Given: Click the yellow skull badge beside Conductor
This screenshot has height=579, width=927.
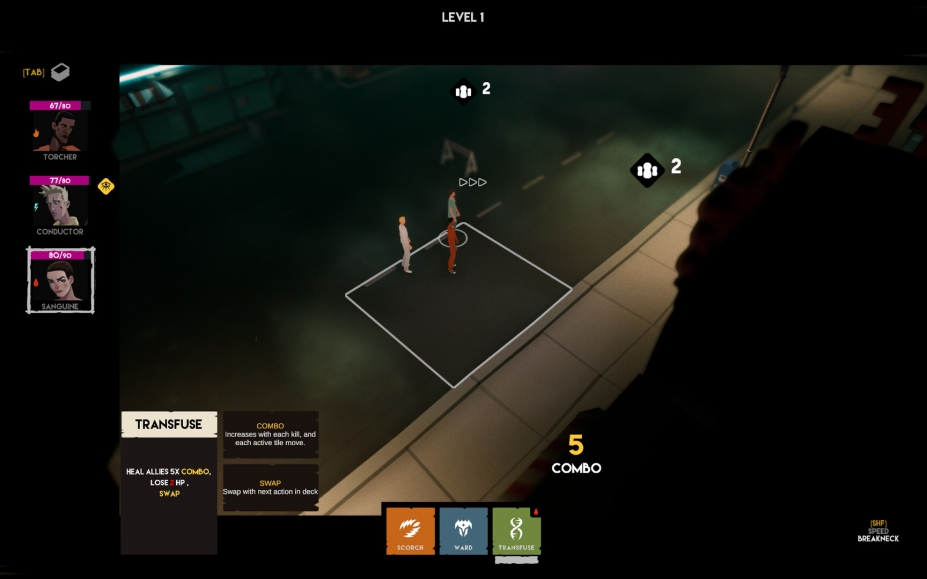Looking at the screenshot, I should click(x=106, y=186).
